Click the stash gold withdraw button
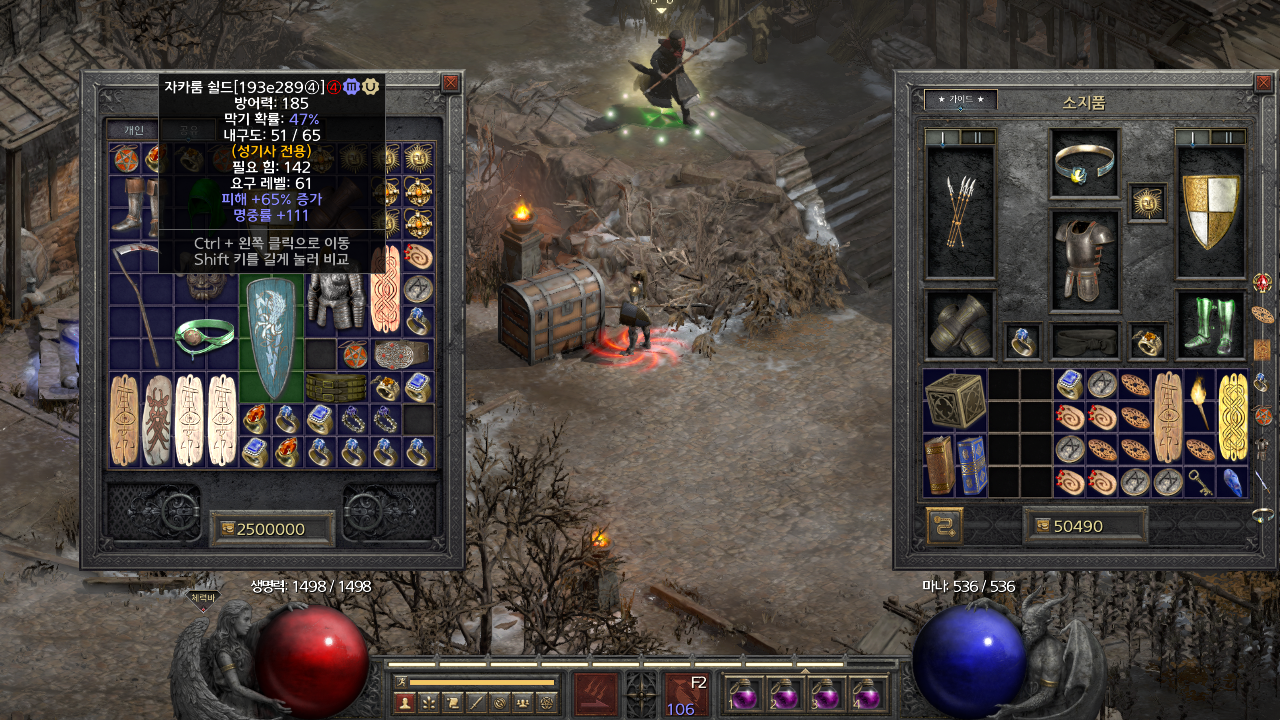 (224, 528)
